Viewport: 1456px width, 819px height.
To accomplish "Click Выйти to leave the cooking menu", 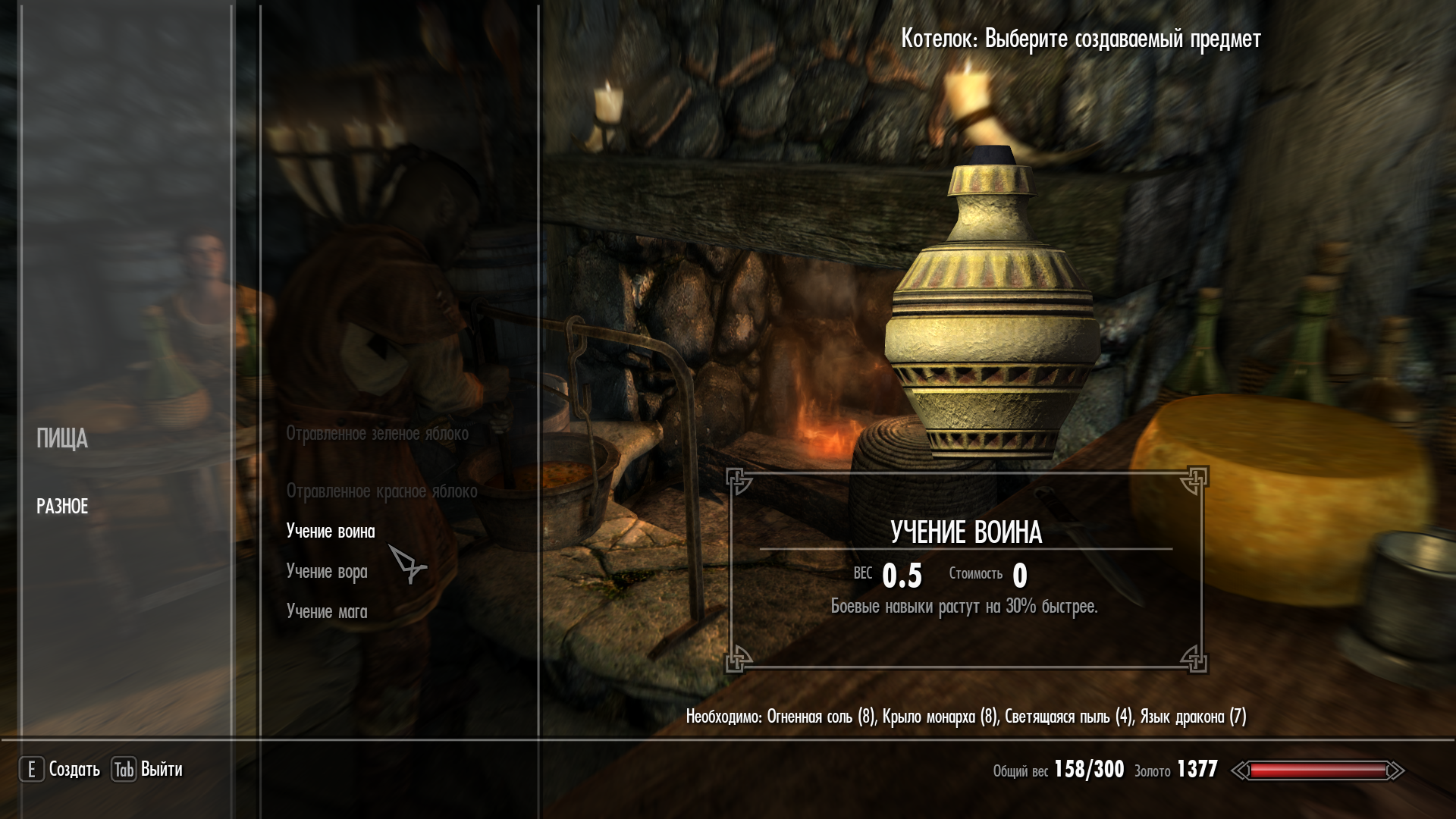I will pos(161,770).
